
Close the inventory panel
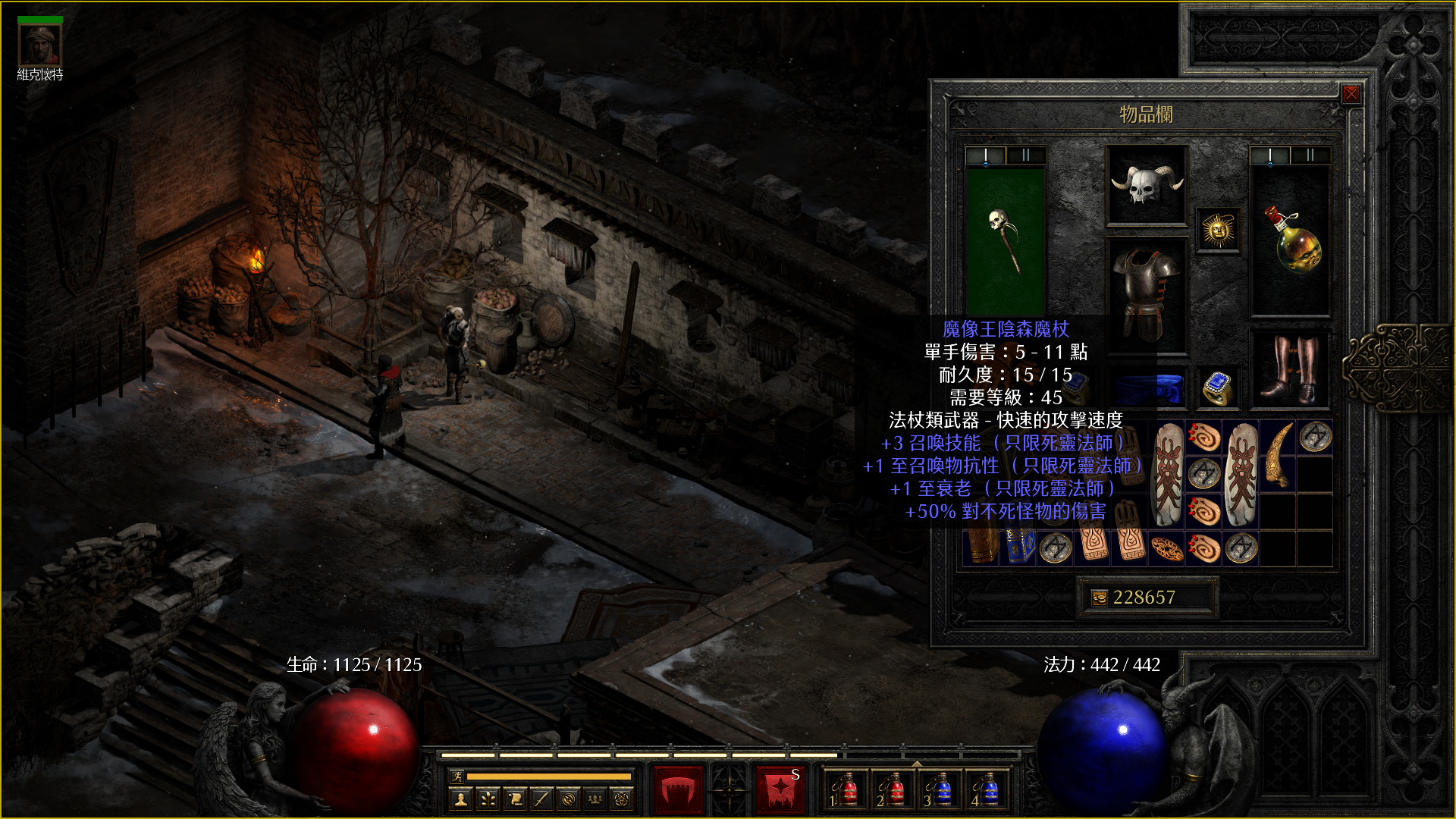click(x=1351, y=94)
